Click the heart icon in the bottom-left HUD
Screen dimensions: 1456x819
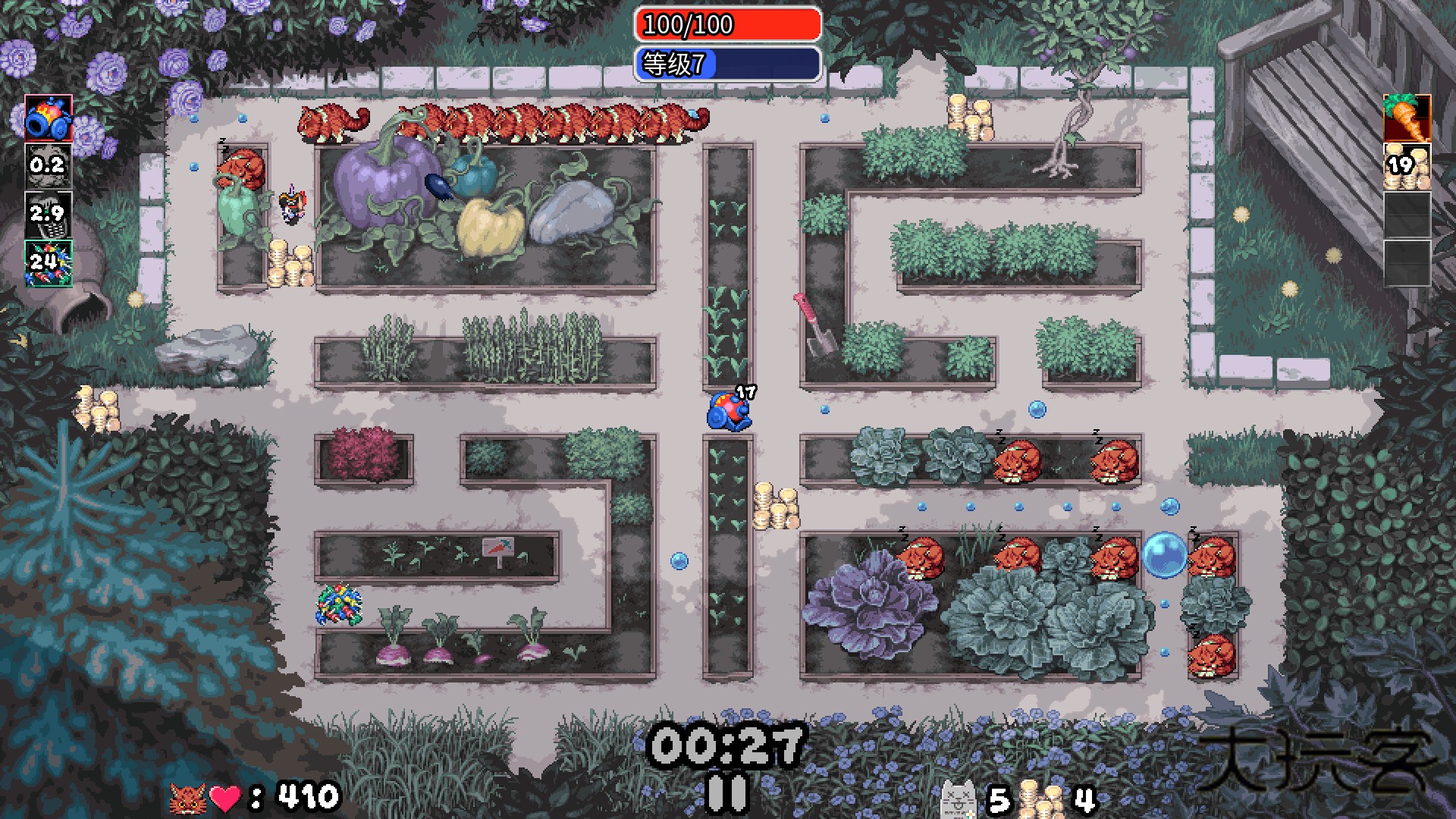point(226,796)
